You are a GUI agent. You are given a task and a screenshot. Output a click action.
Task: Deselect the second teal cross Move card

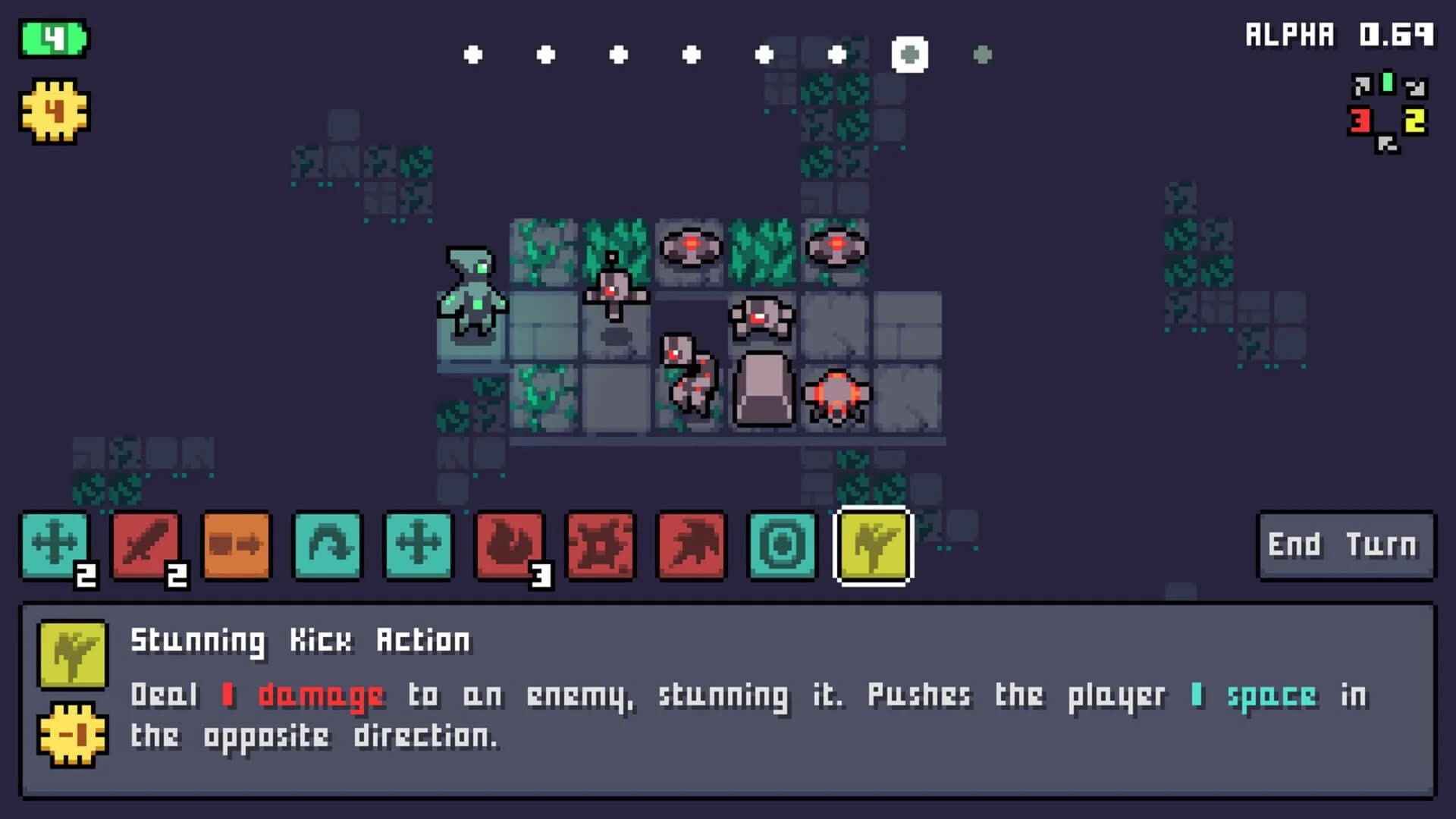[419, 544]
